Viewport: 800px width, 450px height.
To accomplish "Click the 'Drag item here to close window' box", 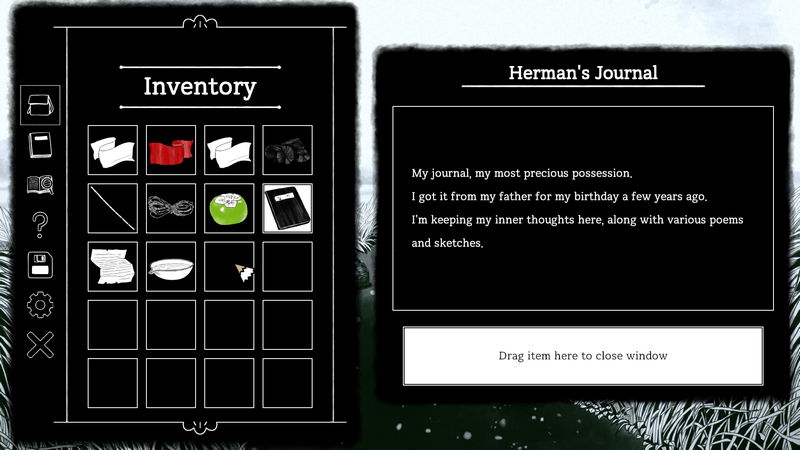I will 583,356.
